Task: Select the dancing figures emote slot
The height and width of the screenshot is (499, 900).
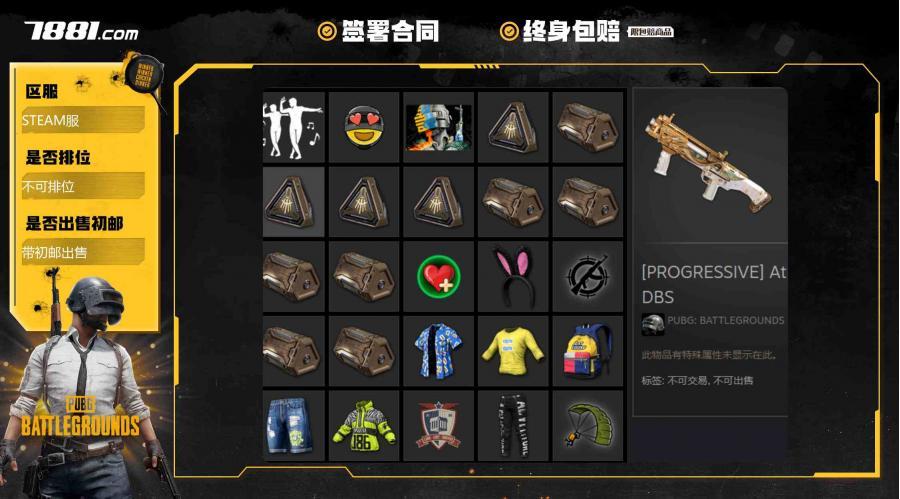Action: [x=293, y=127]
